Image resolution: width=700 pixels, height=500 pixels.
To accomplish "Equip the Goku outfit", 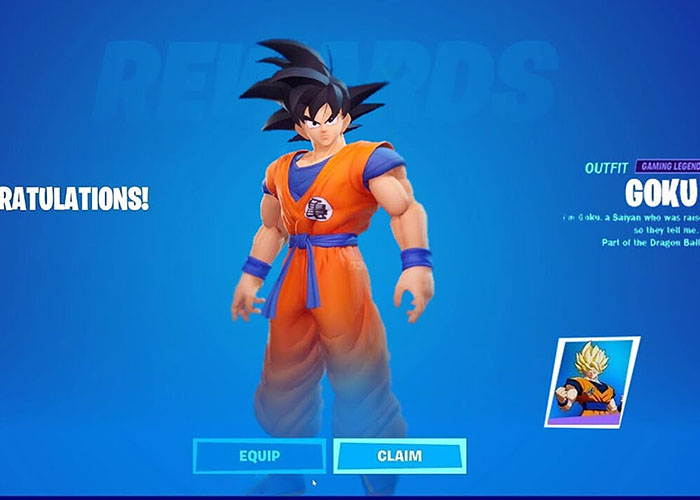I will click(259, 456).
